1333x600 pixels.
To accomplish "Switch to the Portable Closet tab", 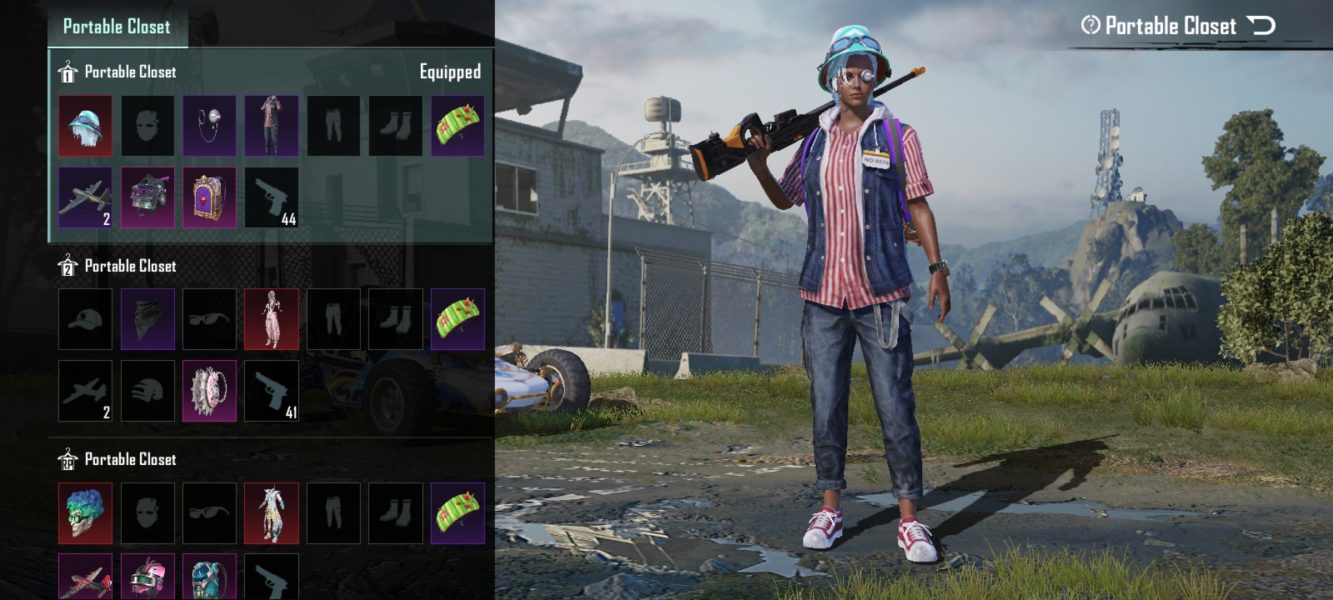I will click(117, 27).
